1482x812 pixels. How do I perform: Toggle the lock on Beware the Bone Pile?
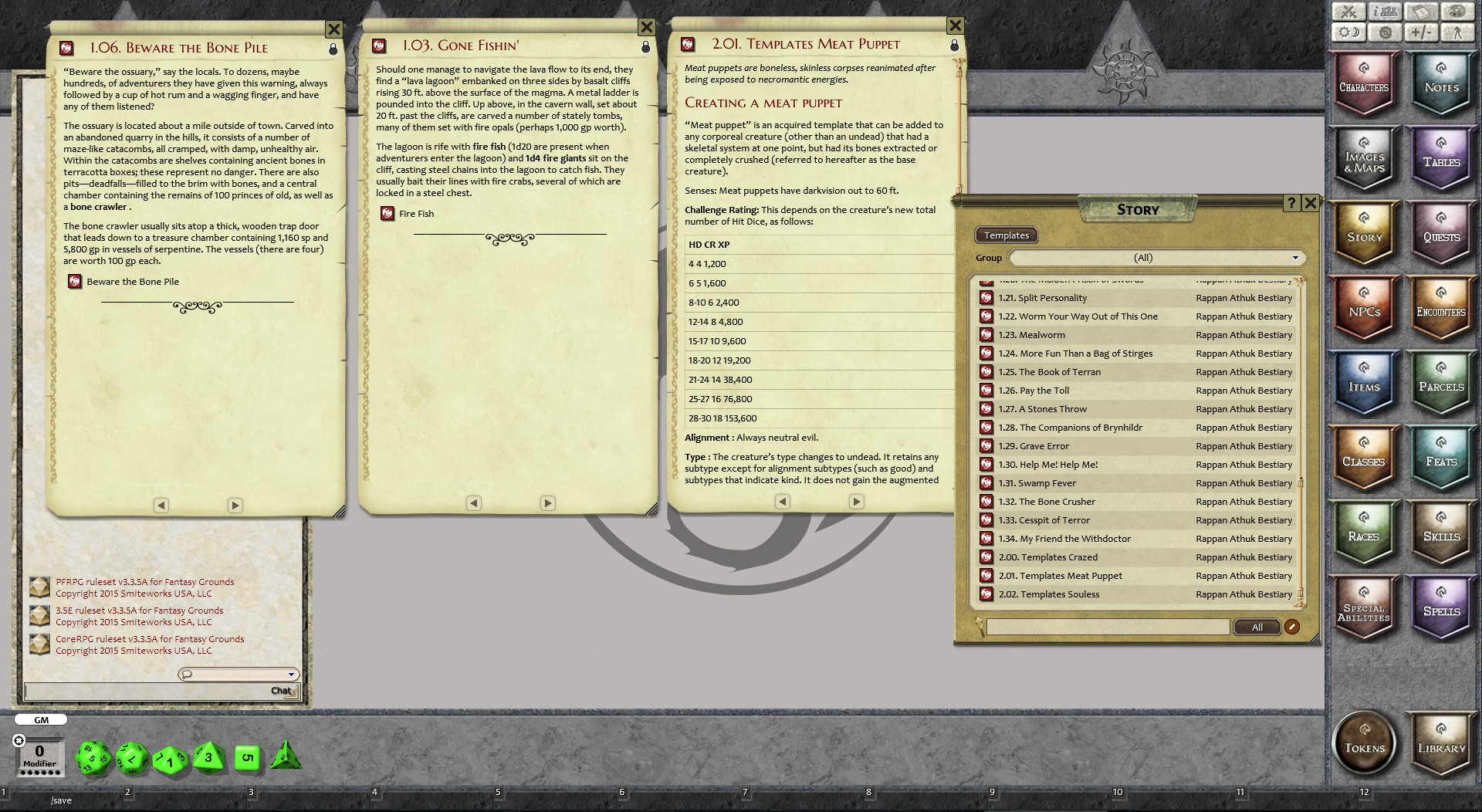point(334,48)
